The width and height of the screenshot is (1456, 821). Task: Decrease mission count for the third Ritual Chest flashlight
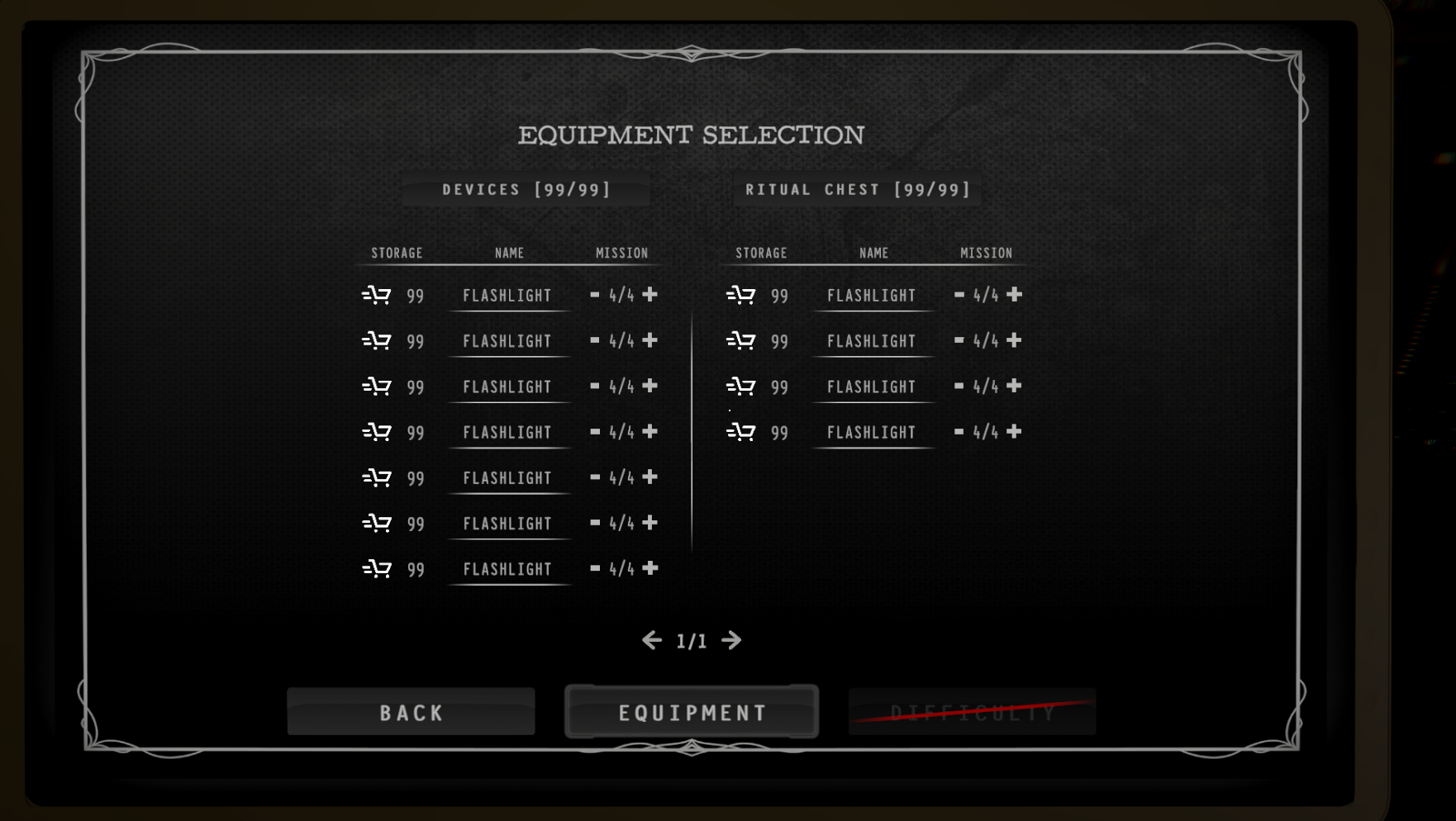(x=959, y=386)
